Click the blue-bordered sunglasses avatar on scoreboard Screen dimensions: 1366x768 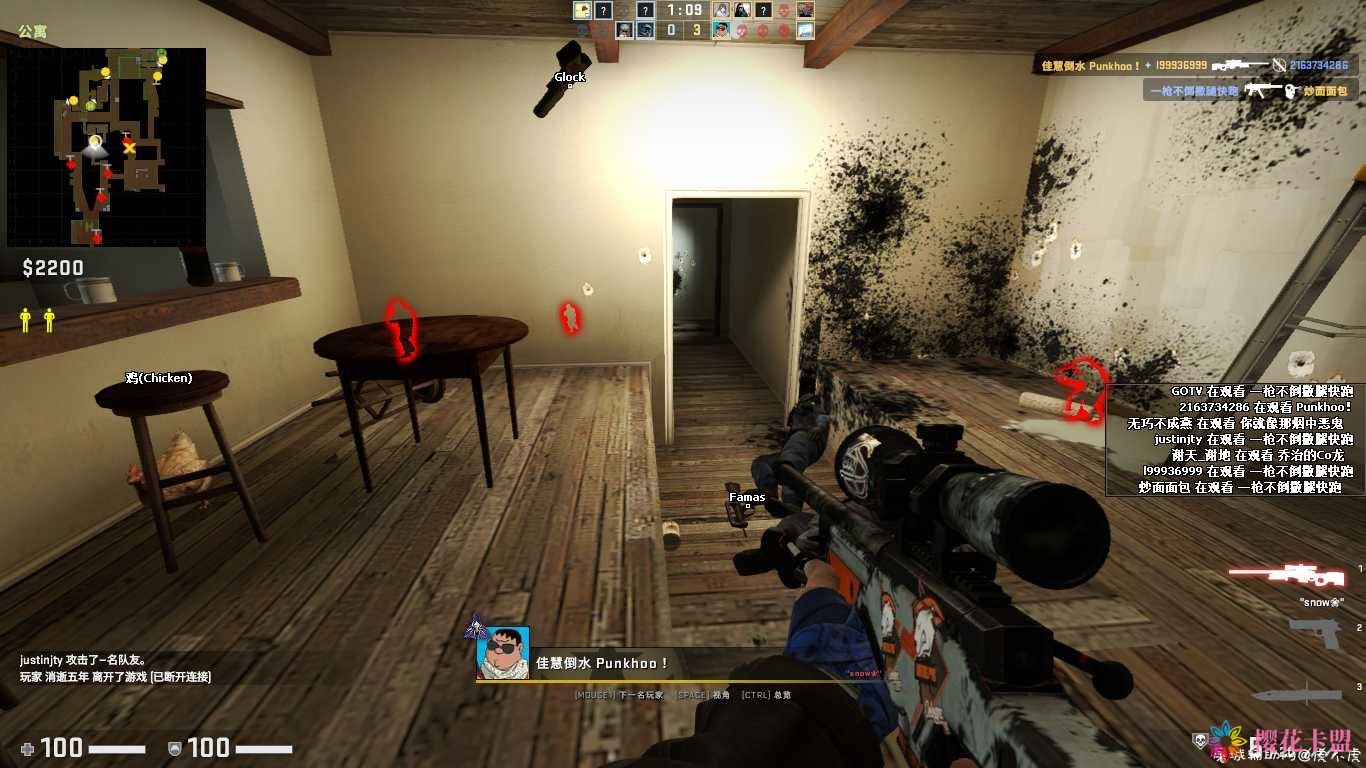721,30
